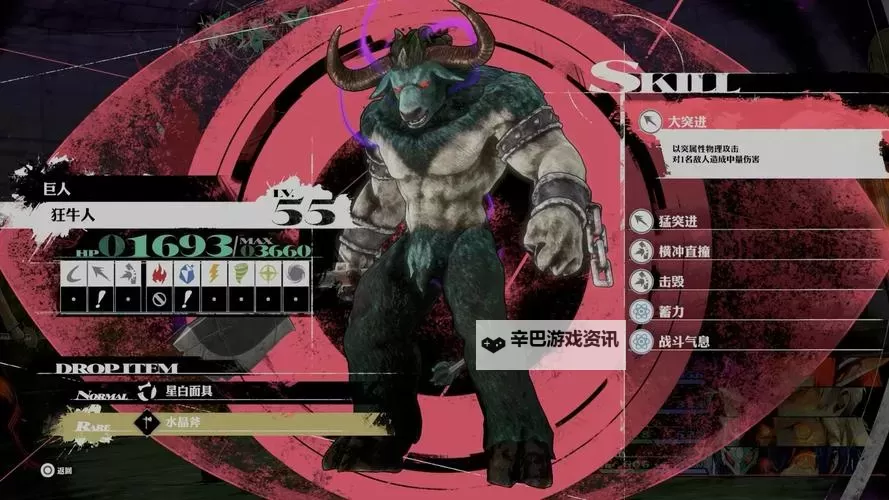
Task: Click the ice crystal affinity icon
Action: tap(185, 273)
